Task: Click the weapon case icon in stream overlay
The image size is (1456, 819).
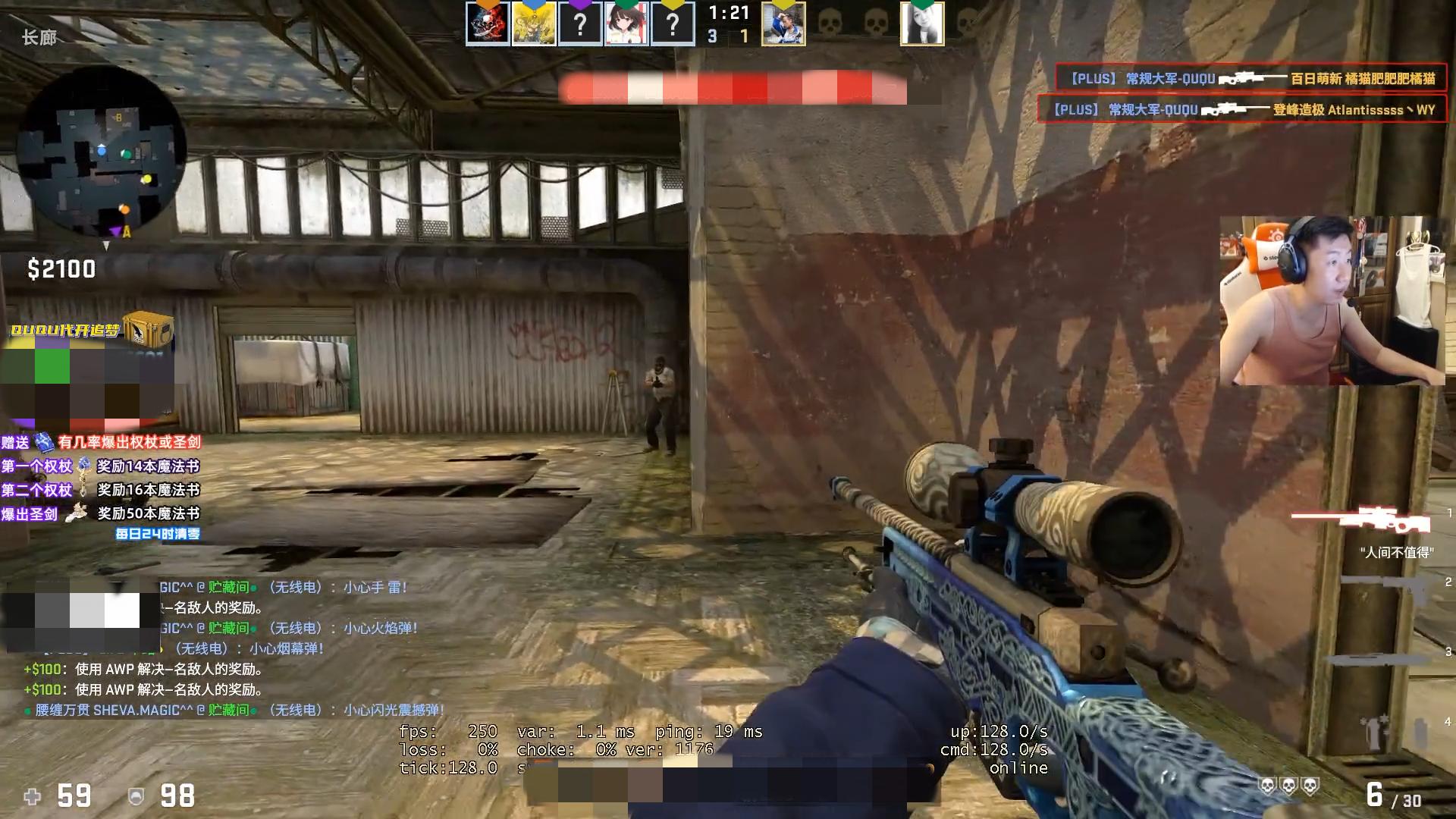Action: coord(148,330)
